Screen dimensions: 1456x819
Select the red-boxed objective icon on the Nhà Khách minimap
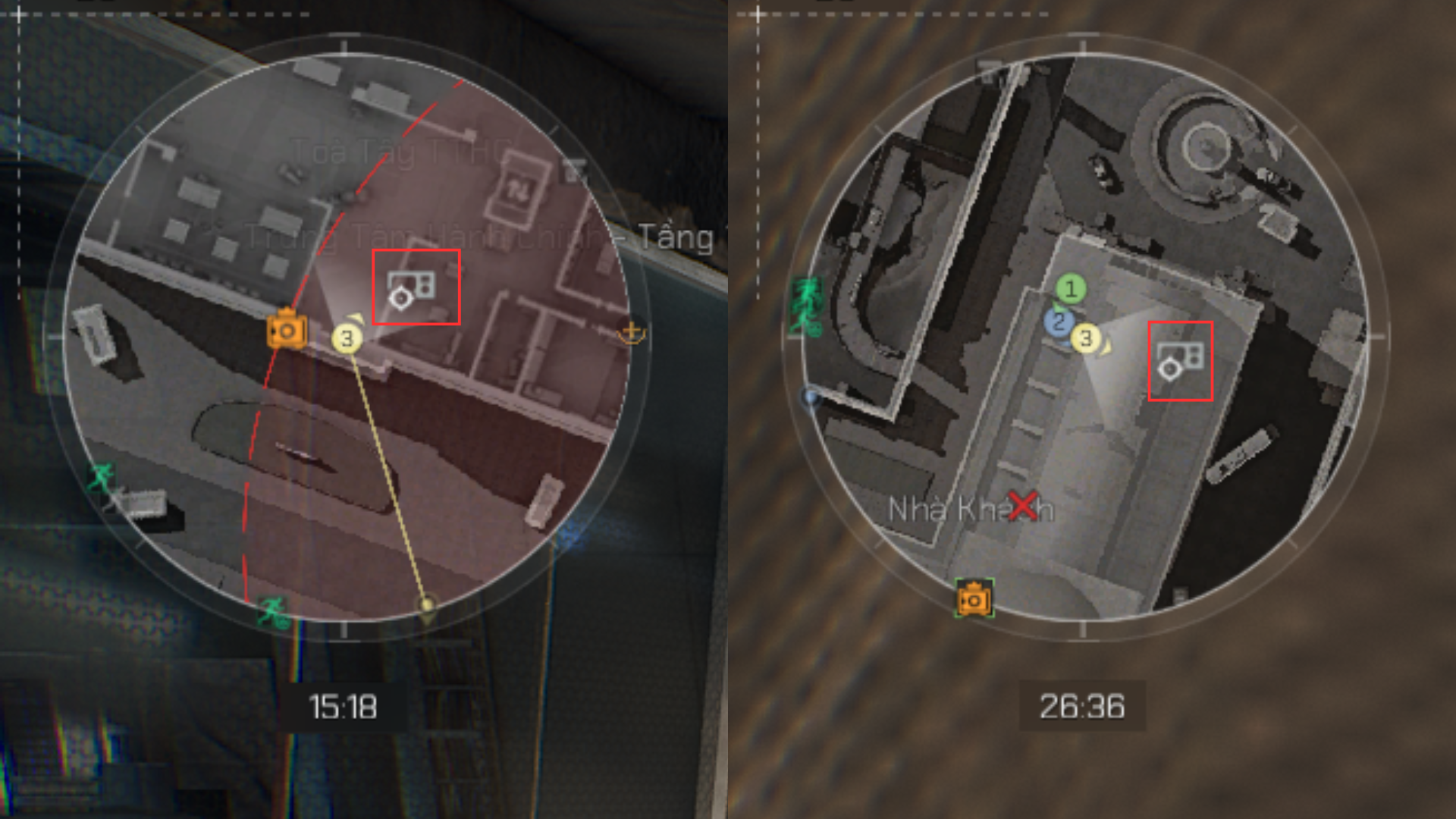click(1180, 361)
